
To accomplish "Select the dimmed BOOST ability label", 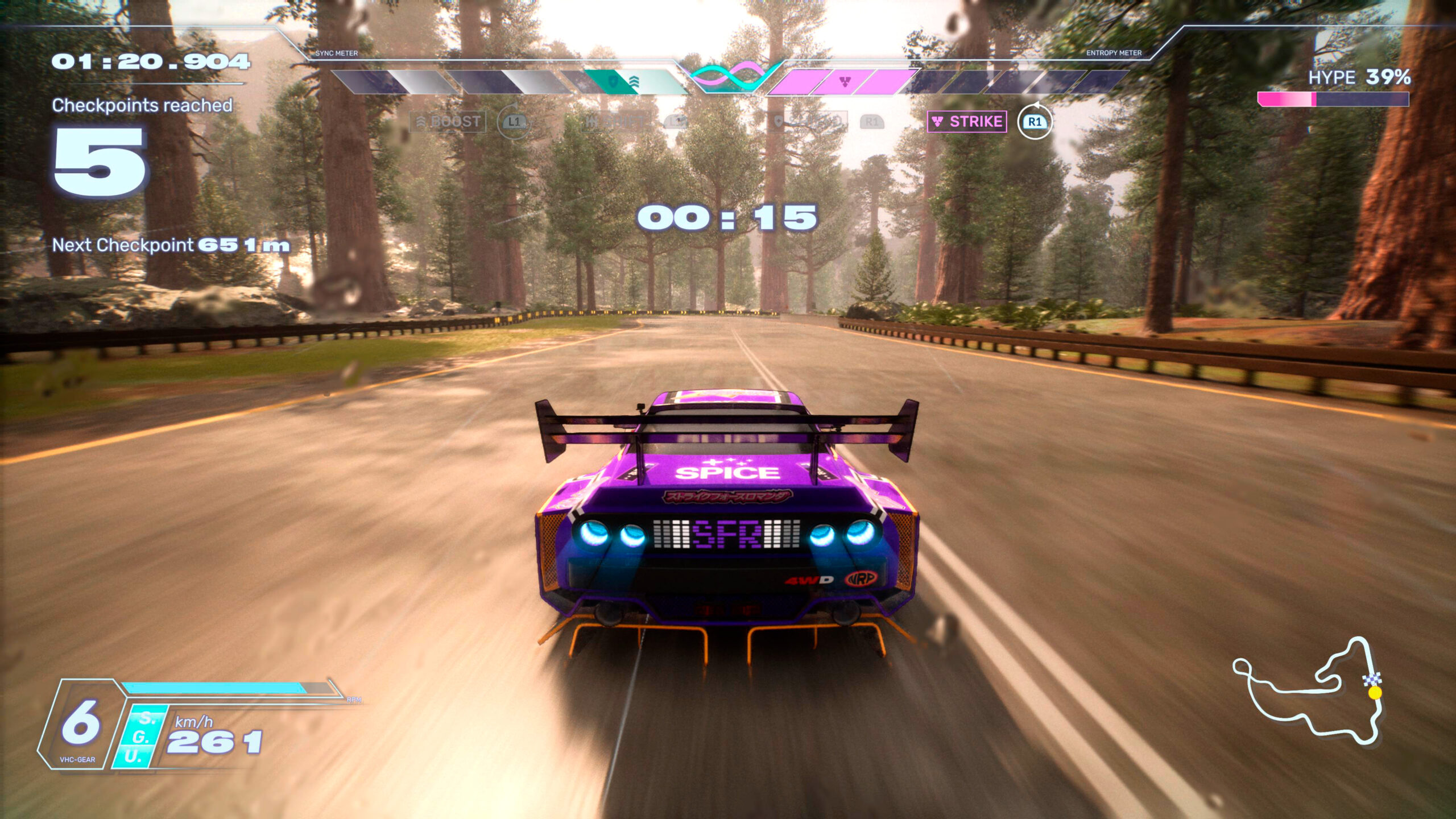I will tap(448, 122).
